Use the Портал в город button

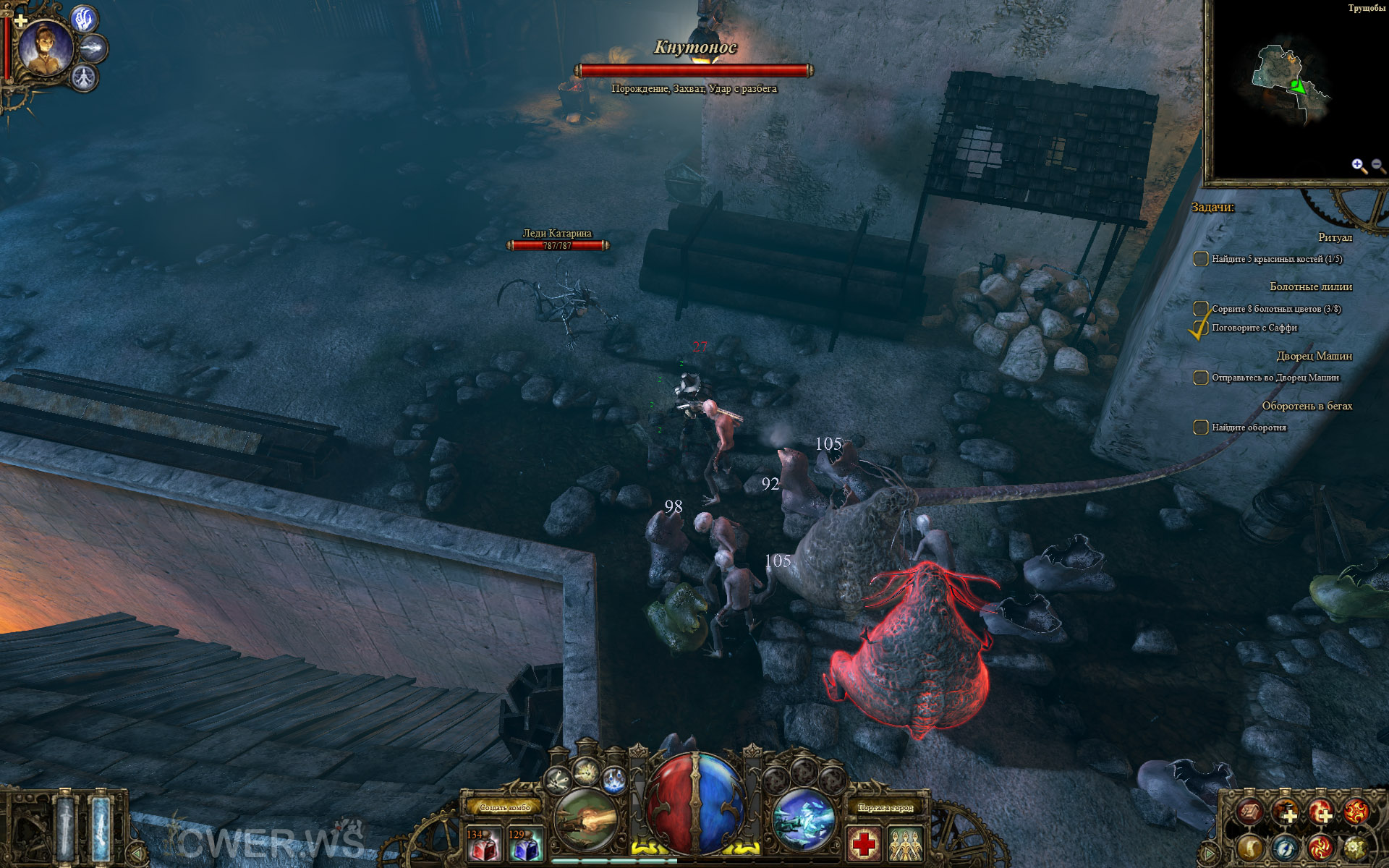885,807
